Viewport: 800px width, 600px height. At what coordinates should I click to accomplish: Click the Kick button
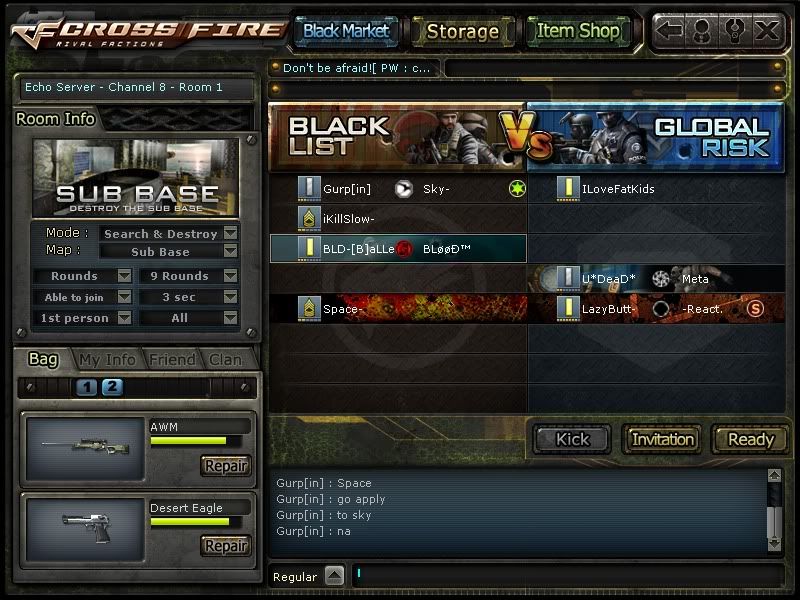click(573, 439)
